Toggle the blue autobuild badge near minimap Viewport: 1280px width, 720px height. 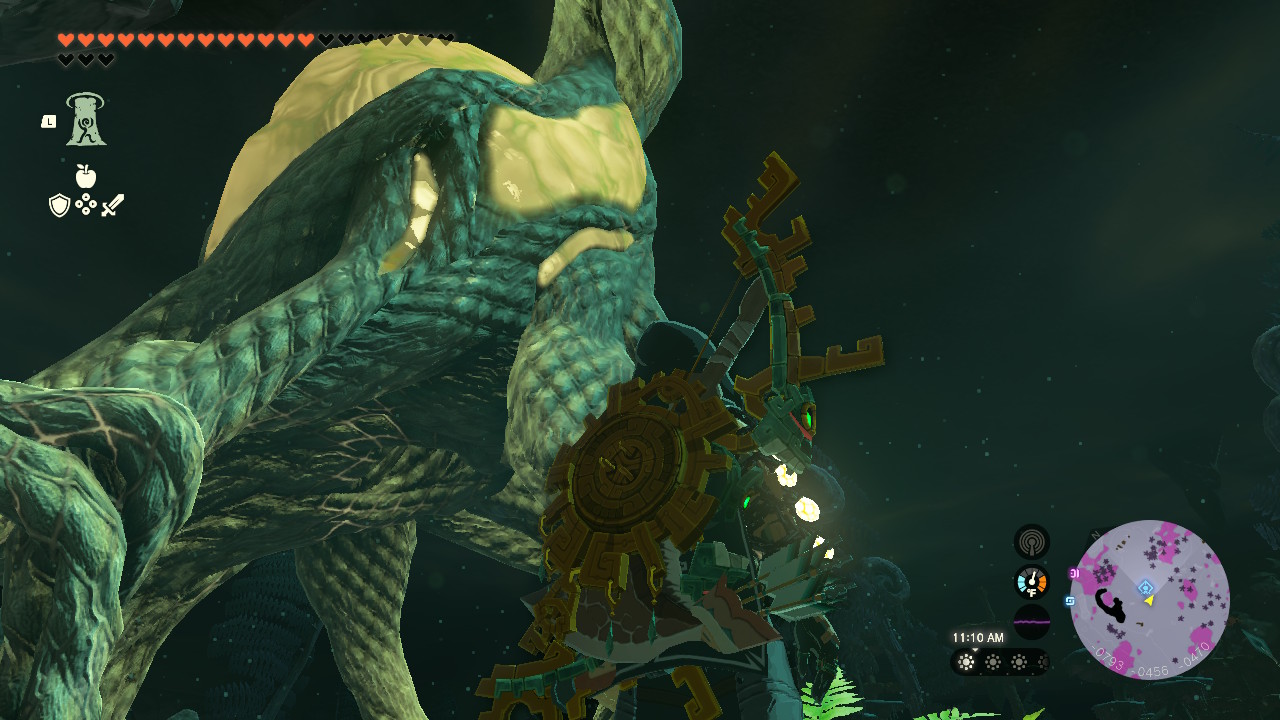point(1070,601)
